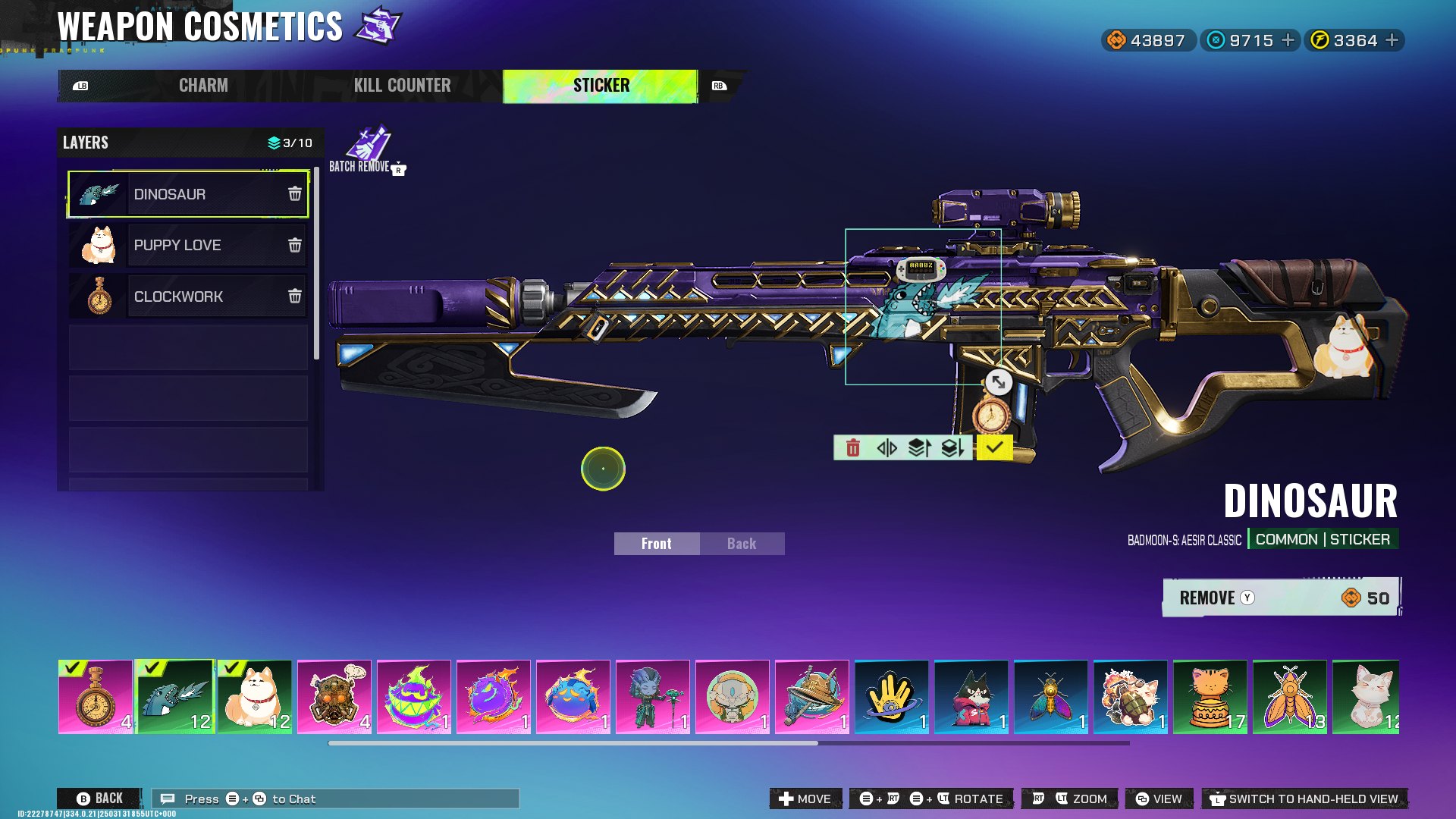The height and width of the screenshot is (819, 1456).
Task: Click the delete icon beside Clockwork layer
Action: coord(294,297)
